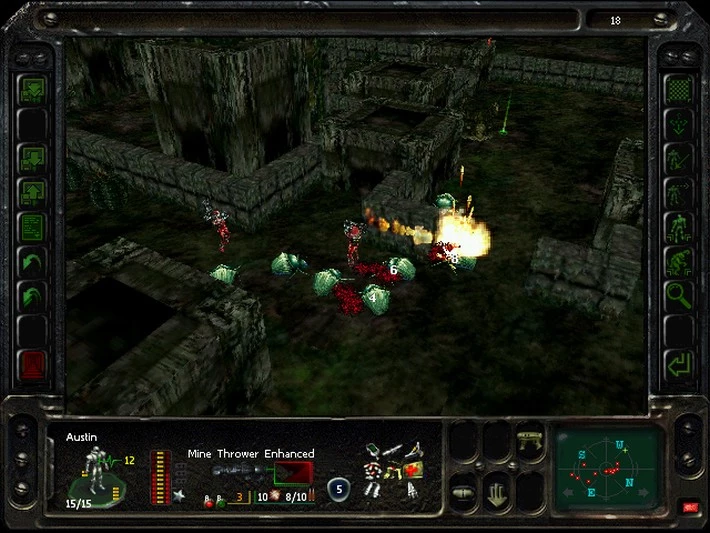This screenshot has width=710, height=533.
Task: Select the standing soldier stance icon
Action: [x=679, y=227]
